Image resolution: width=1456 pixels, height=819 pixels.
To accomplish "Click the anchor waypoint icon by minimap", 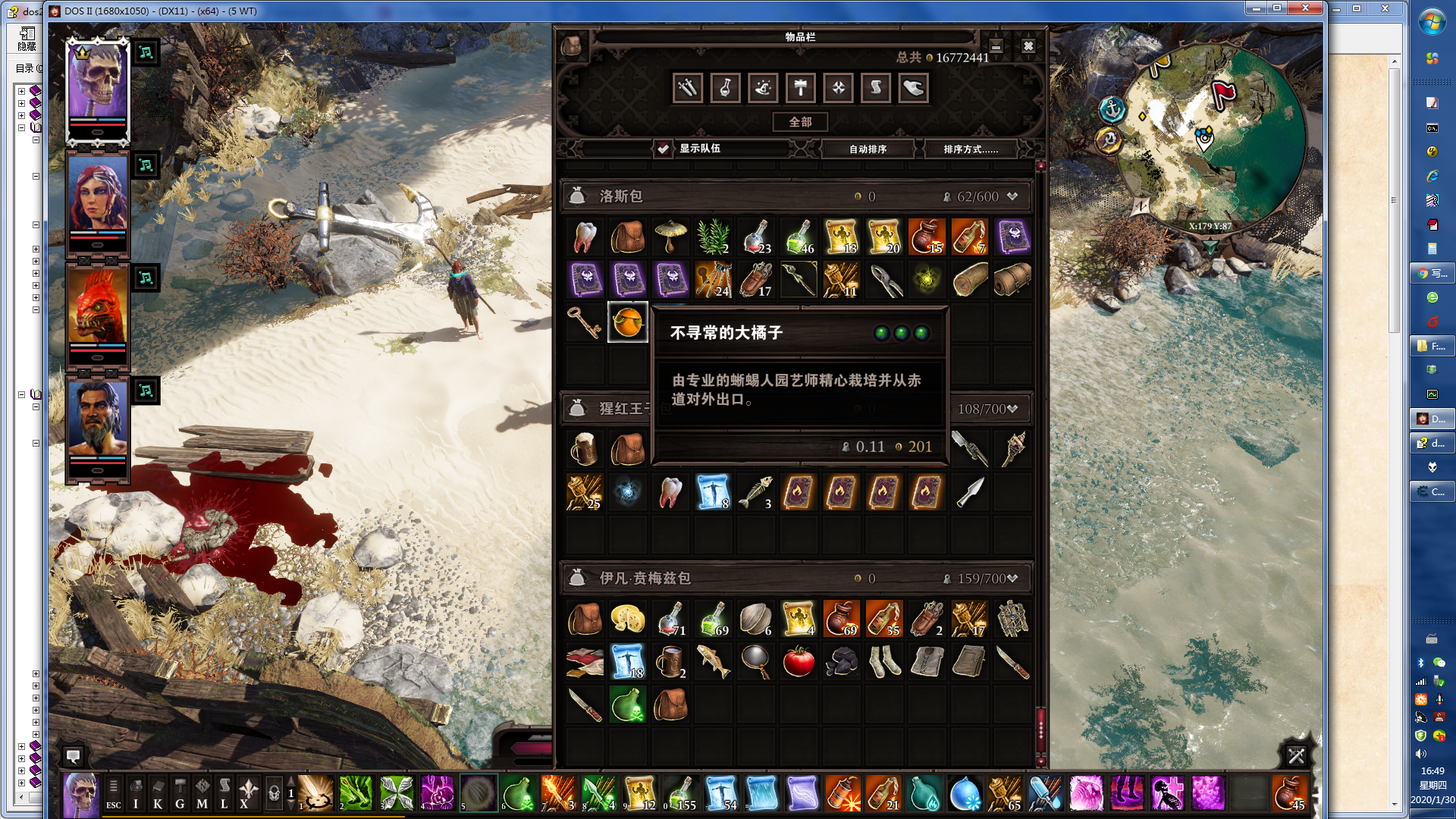I will click(x=1112, y=109).
